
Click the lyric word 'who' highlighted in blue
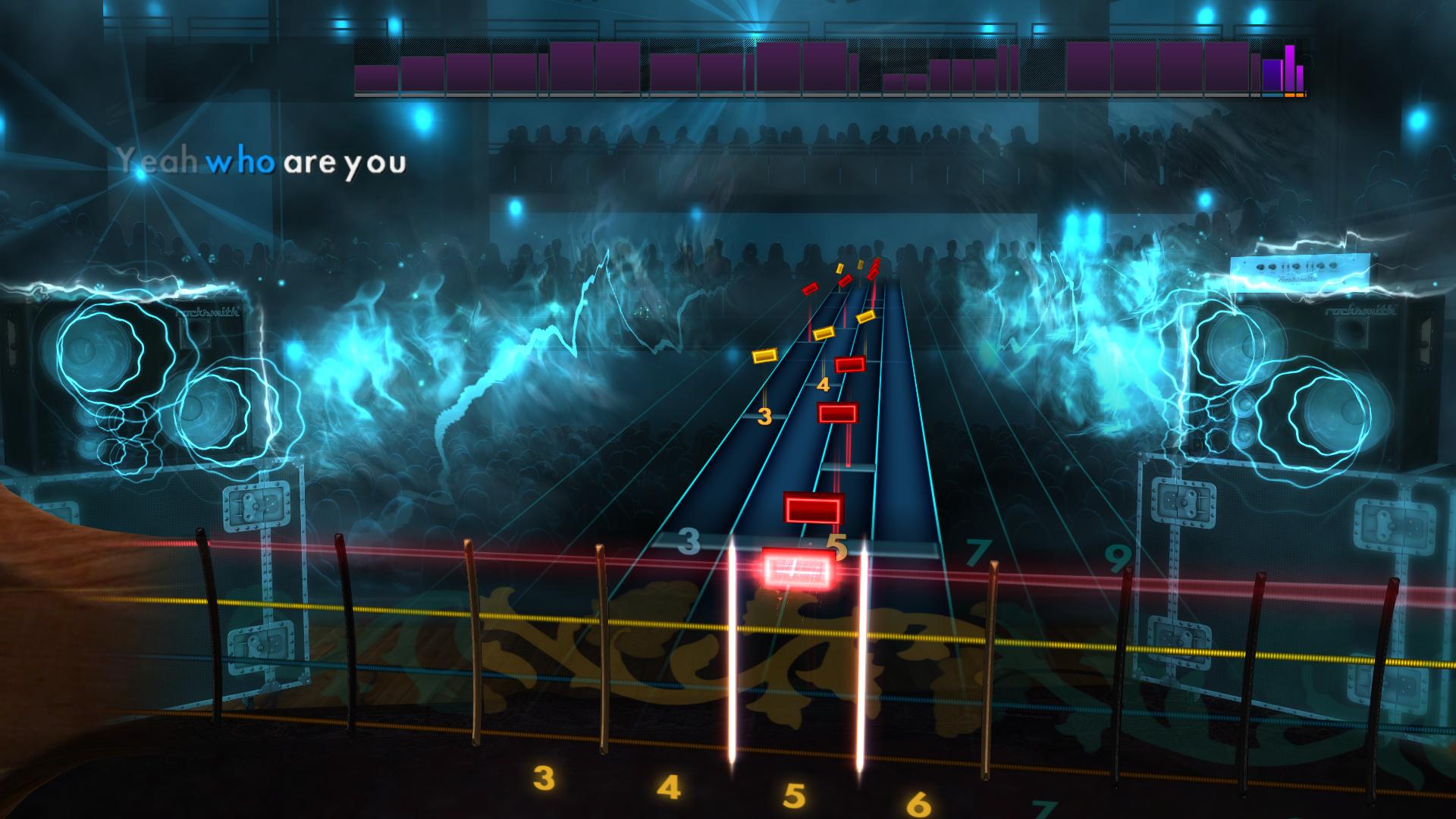(x=239, y=161)
